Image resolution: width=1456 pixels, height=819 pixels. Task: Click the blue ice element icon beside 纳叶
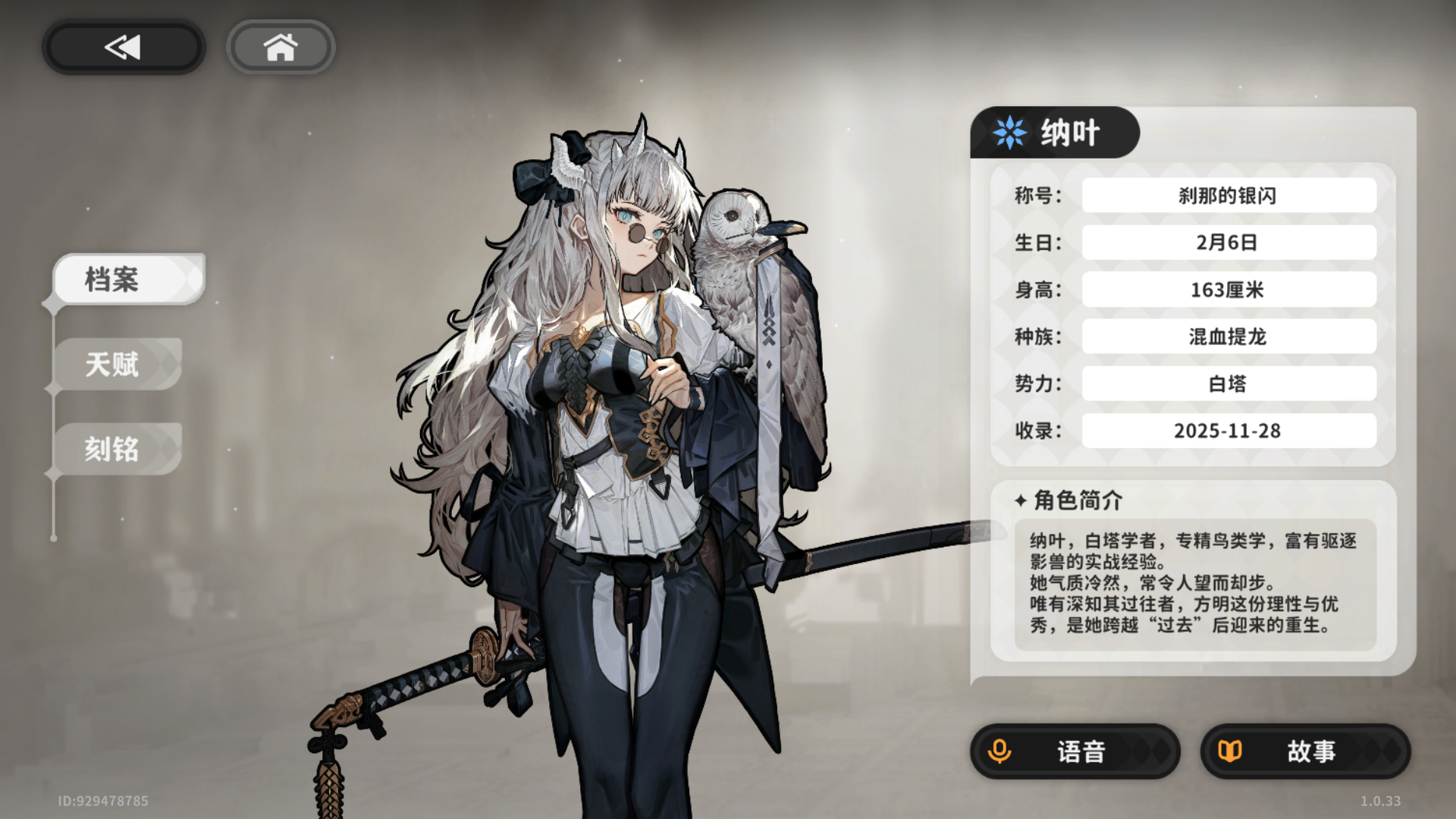click(x=1009, y=132)
